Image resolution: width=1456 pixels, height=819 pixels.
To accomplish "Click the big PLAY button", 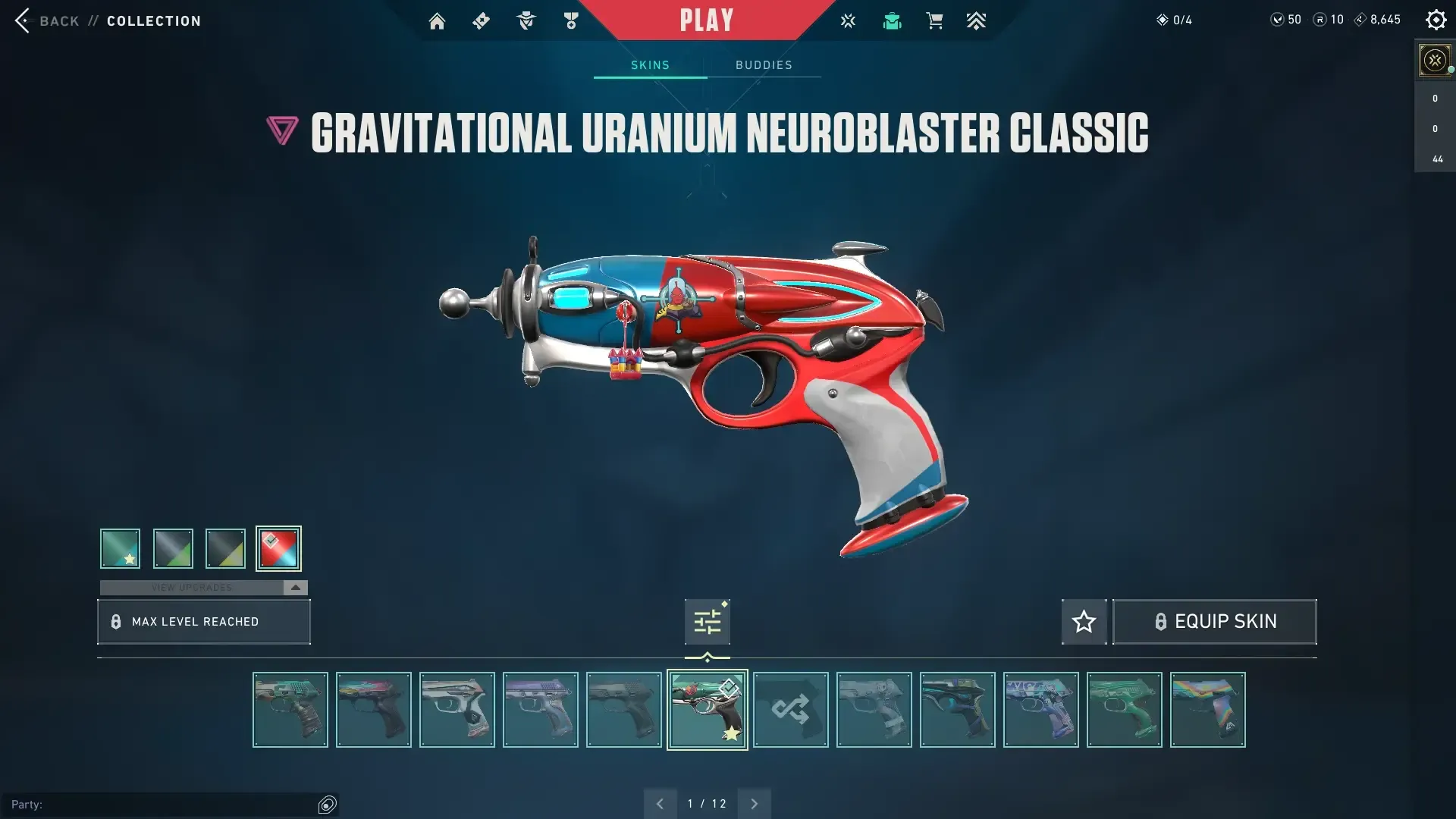I will 707,20.
